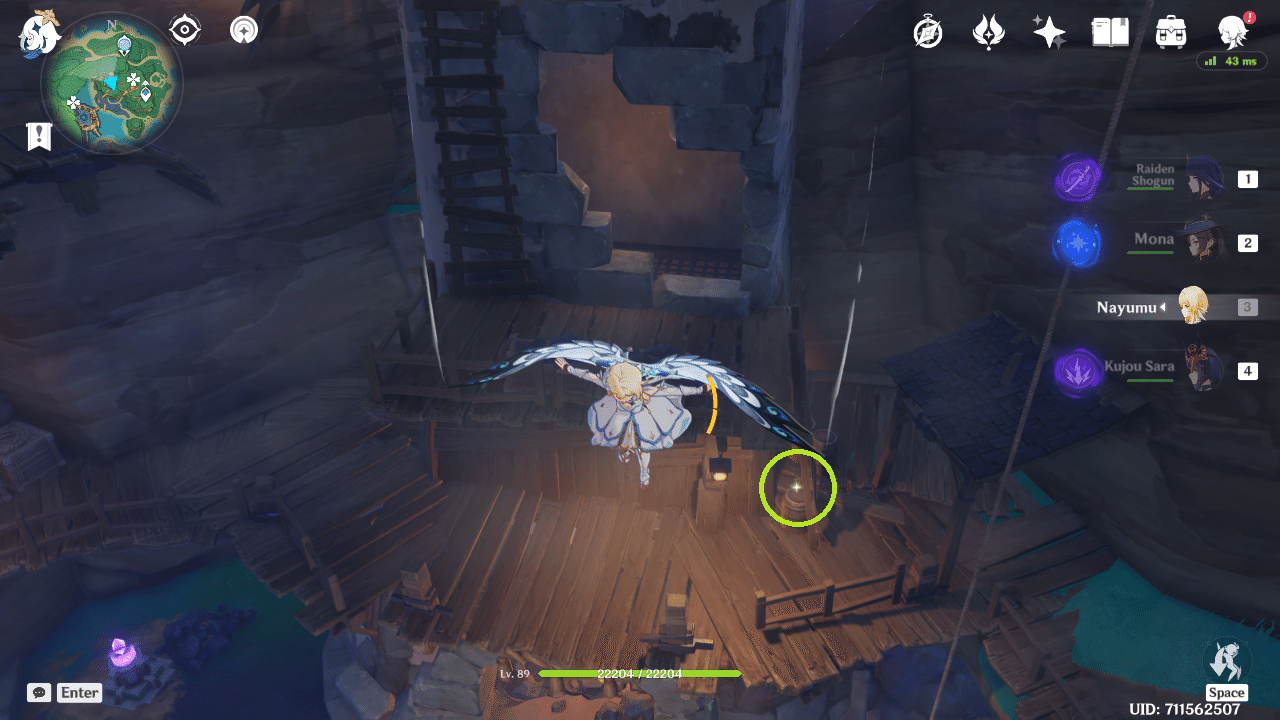1280x720 pixels.
Task: Open the Adventurer Handbook book icon
Action: click(x=1111, y=30)
